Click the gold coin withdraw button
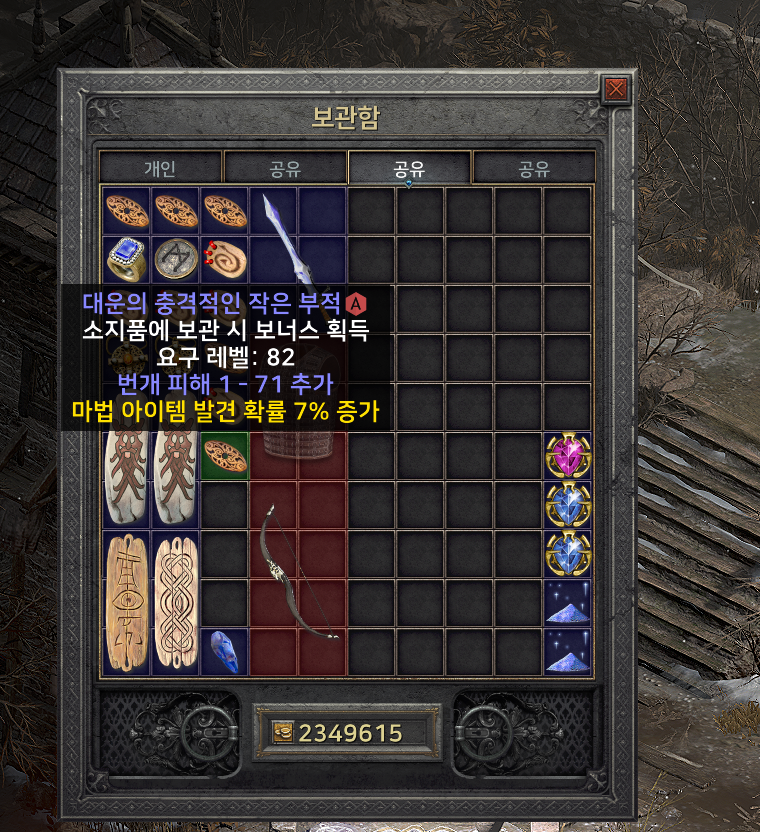Screen dimensions: 760x832 coord(282,733)
